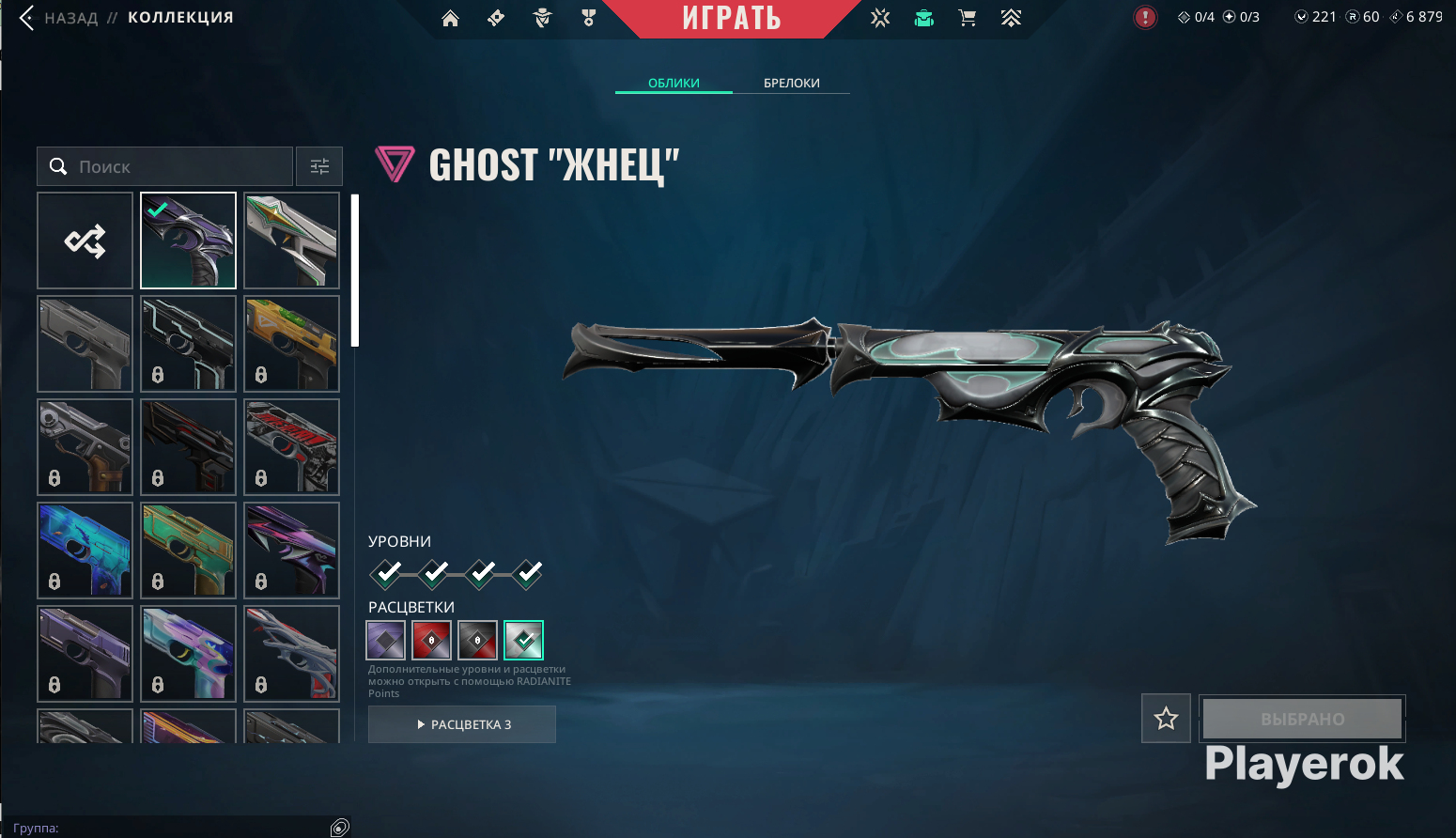The height and width of the screenshot is (838, 1456).
Task: Choose the random shuffle skin tile
Action: (85, 241)
